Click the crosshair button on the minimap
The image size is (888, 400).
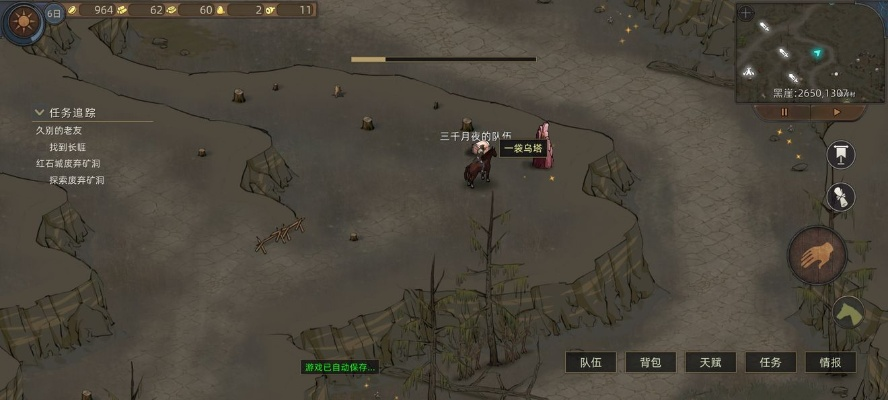click(747, 13)
